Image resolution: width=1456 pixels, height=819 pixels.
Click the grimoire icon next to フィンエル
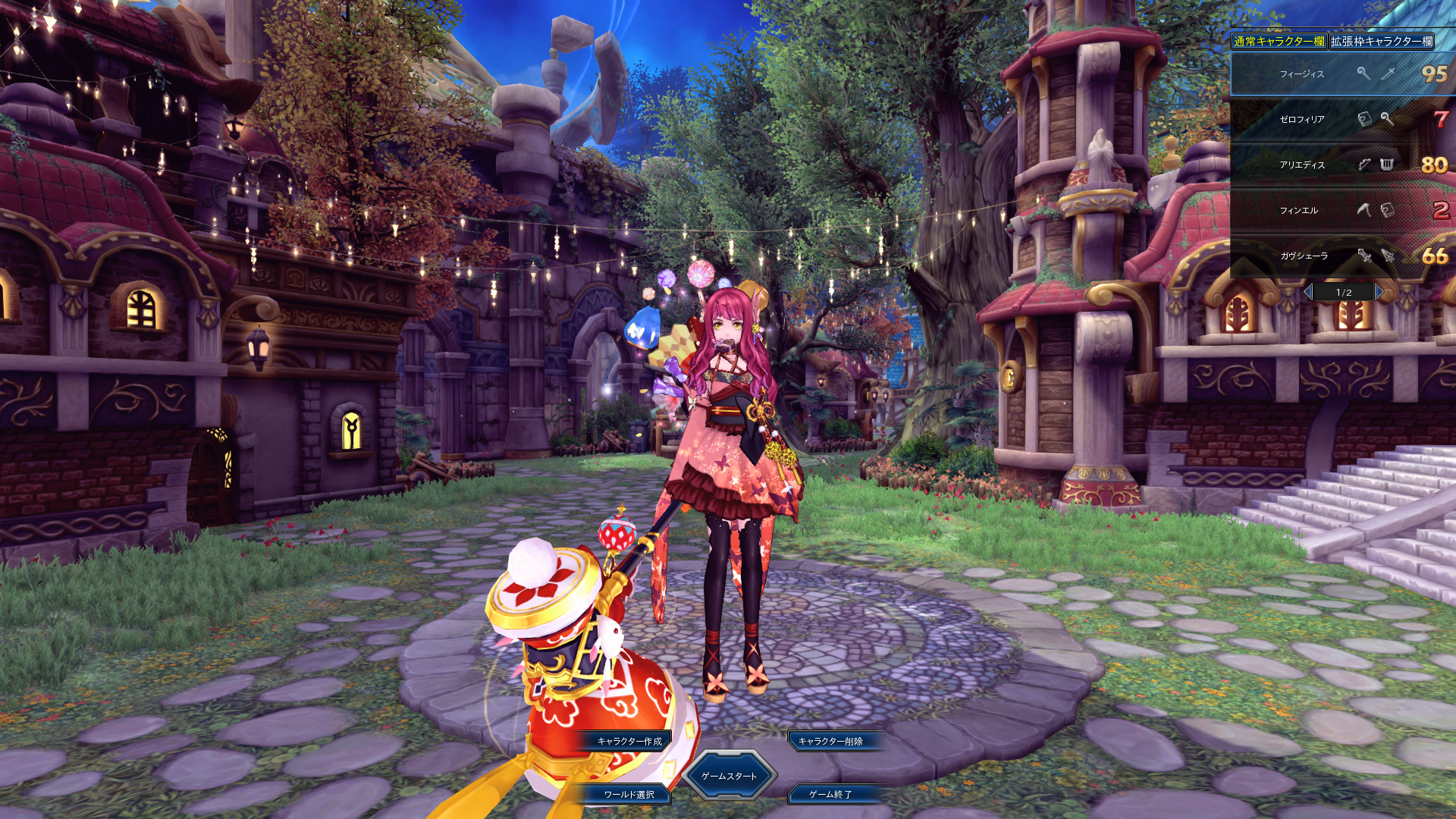click(1387, 210)
